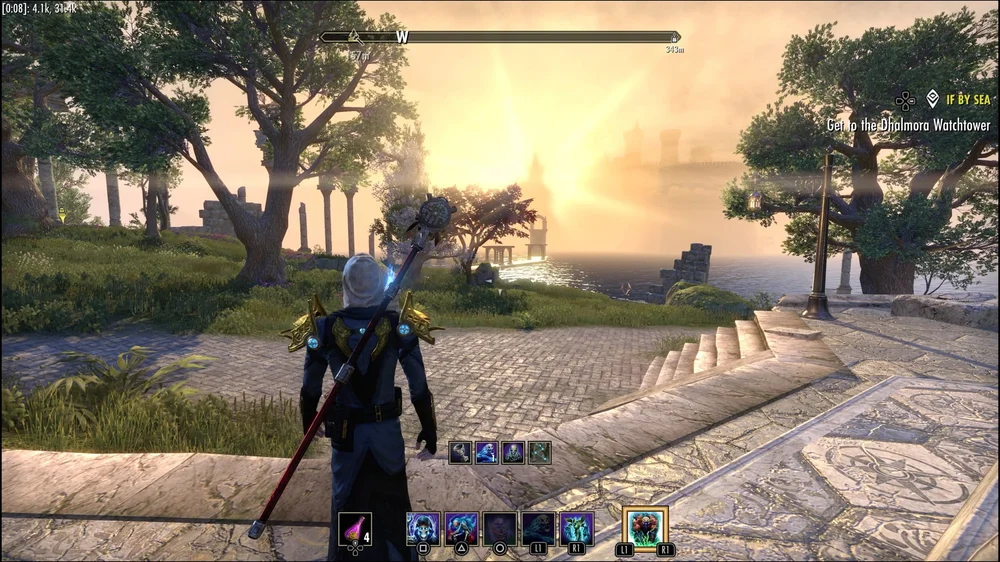Click the compass bar heading

pyautogui.click(x=402, y=37)
